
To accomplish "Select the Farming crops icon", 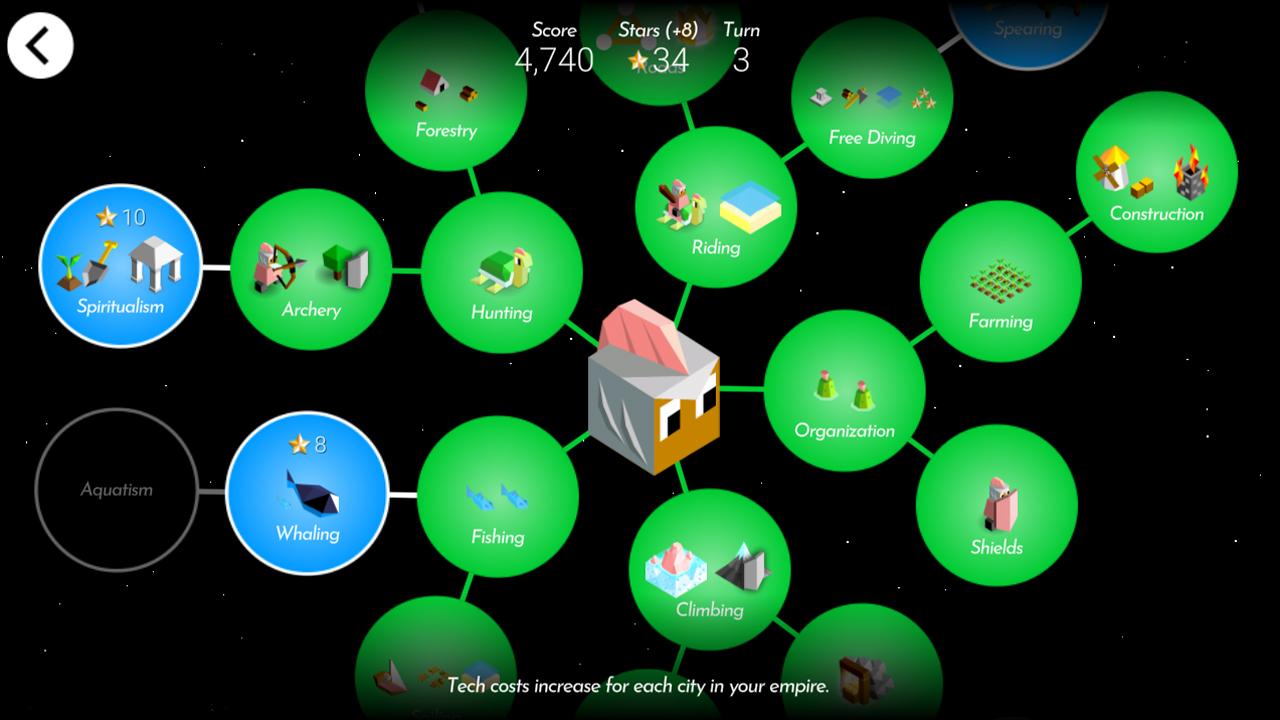I will [x=1000, y=283].
